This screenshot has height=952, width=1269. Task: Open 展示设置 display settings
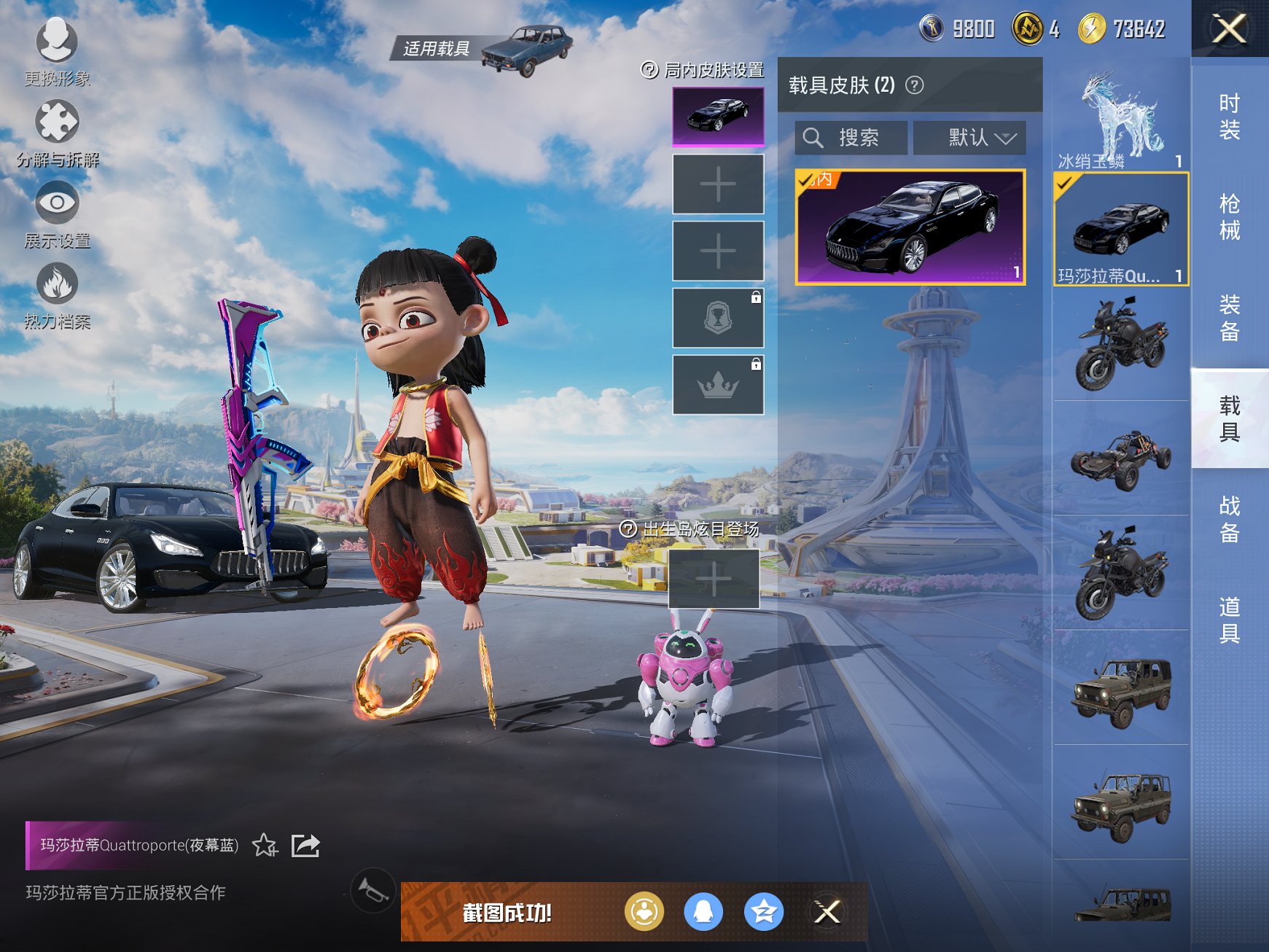click(x=57, y=212)
